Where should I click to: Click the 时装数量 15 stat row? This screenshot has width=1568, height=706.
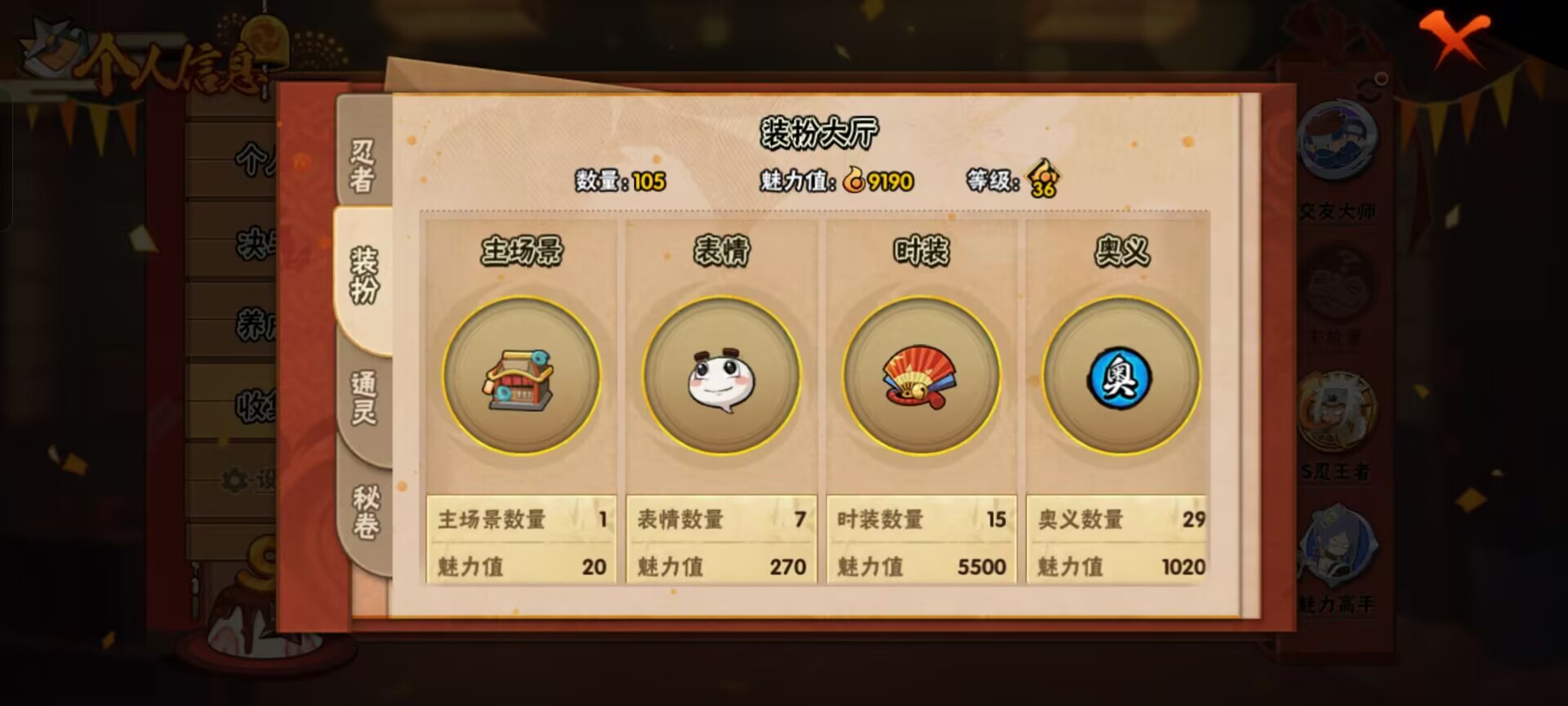[x=919, y=518]
